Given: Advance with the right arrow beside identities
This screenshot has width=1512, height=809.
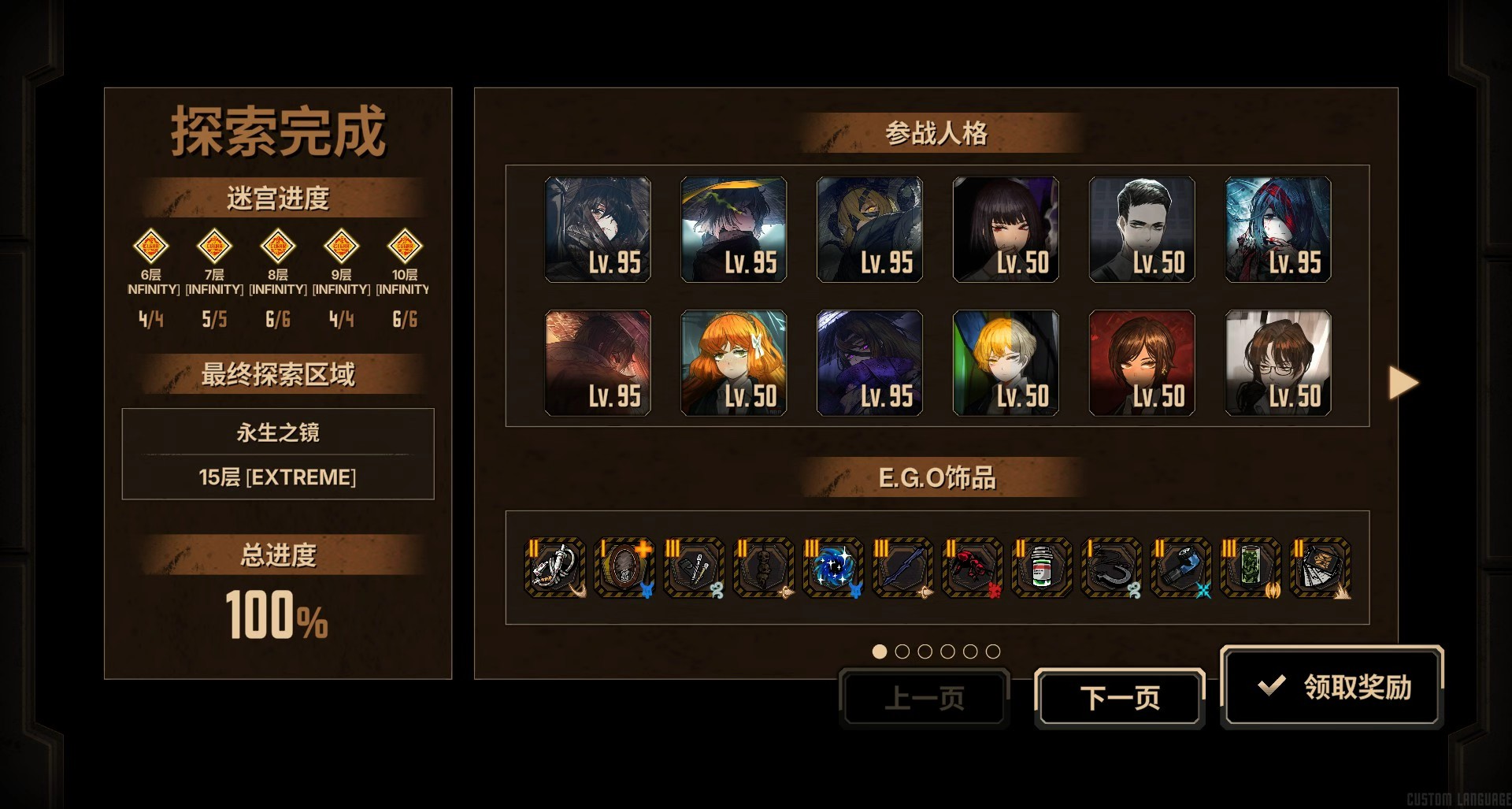Looking at the screenshot, I should [1403, 383].
